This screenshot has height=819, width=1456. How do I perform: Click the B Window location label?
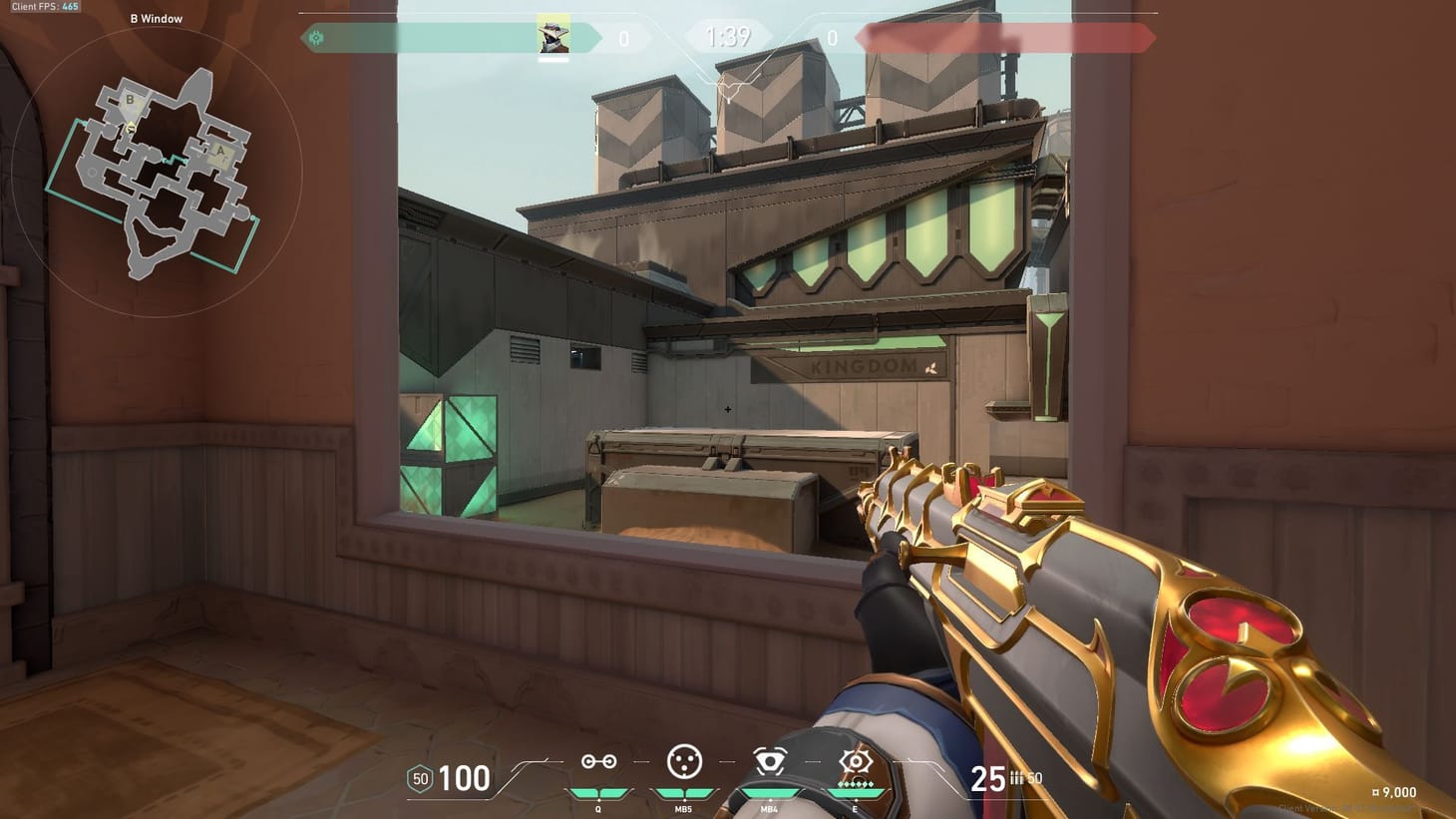pos(156,18)
